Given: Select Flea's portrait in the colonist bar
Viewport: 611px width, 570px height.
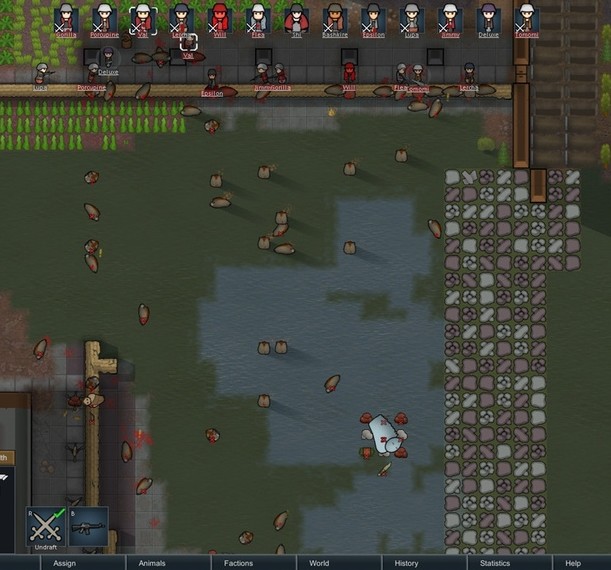Looking at the screenshot, I should [258, 18].
